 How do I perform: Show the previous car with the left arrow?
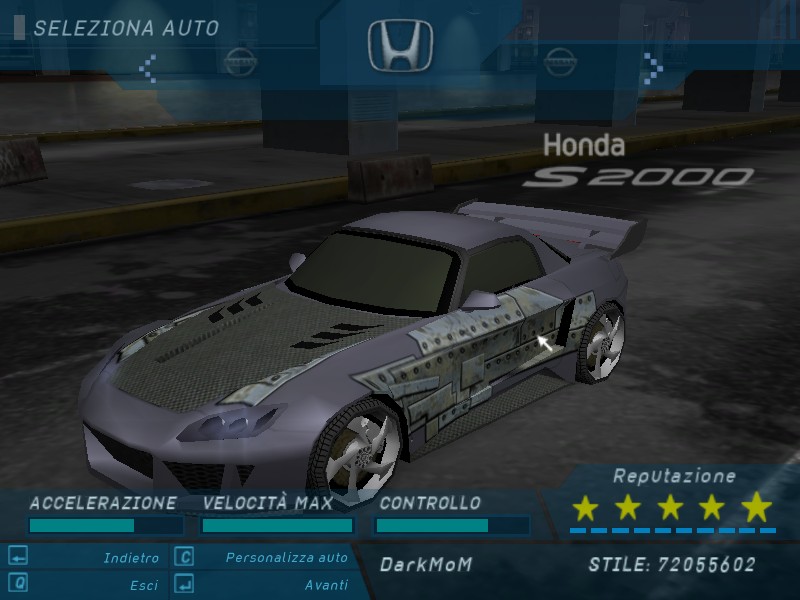pyautogui.click(x=148, y=68)
